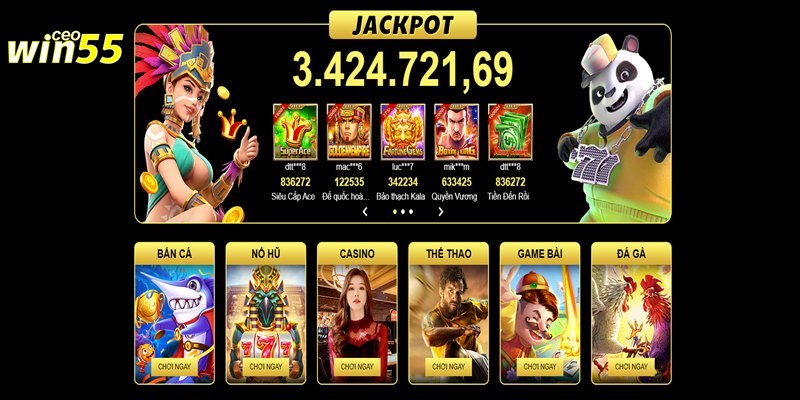Viewport: 800px width, 400px height.
Task: Show previous jackpot games with left arrow
Action: pyautogui.click(x=365, y=212)
